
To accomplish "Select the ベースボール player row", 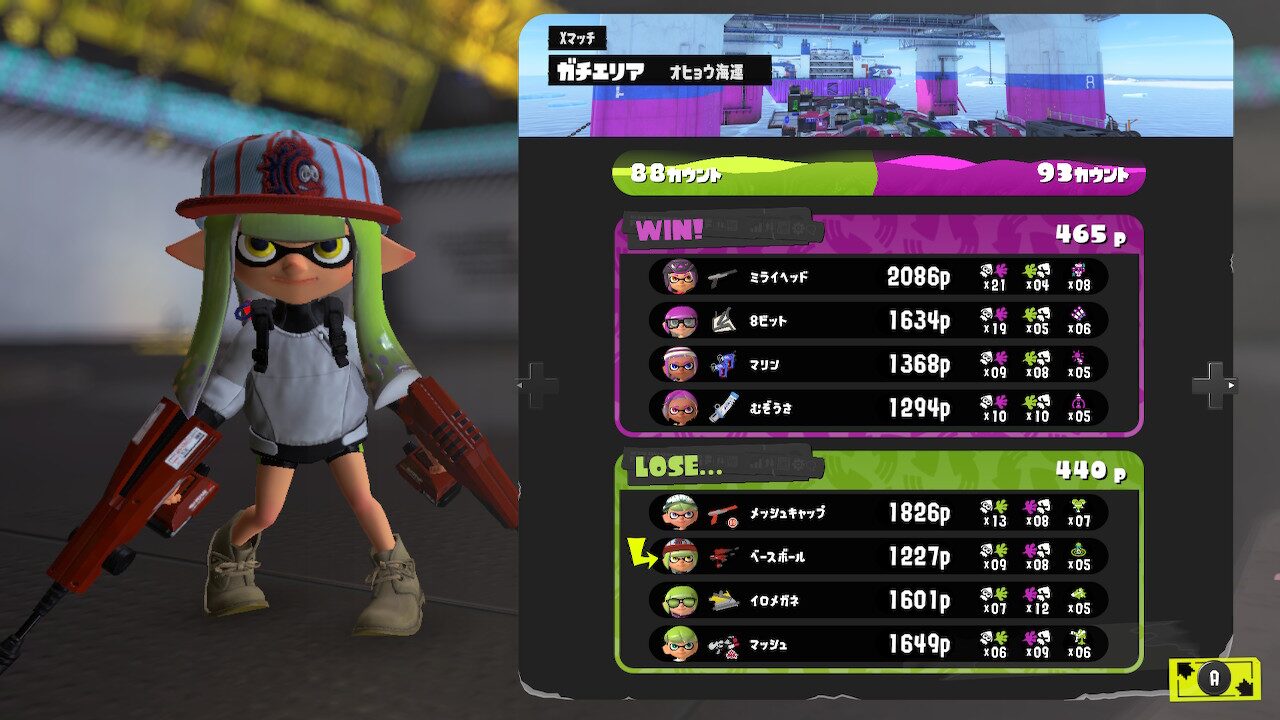I will tap(878, 556).
